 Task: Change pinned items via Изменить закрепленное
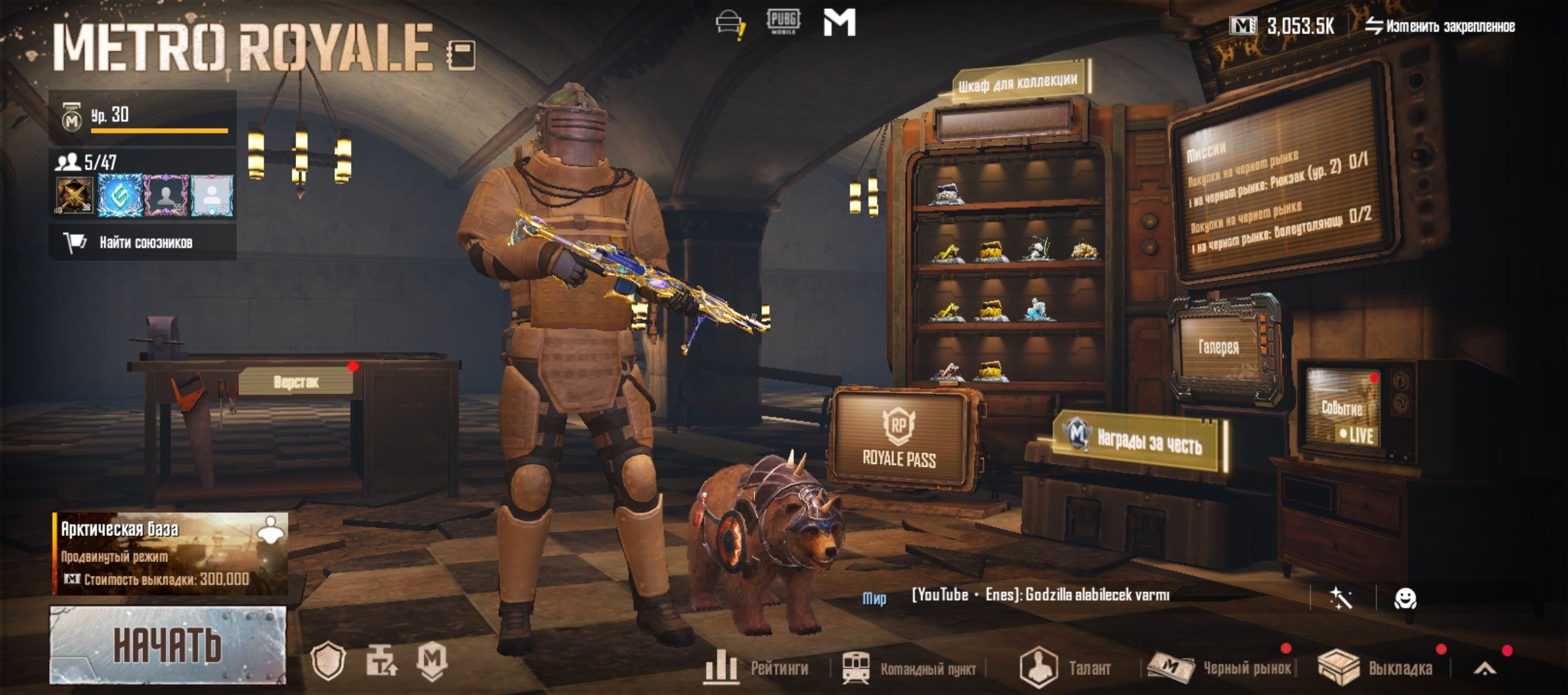(x=1439, y=26)
